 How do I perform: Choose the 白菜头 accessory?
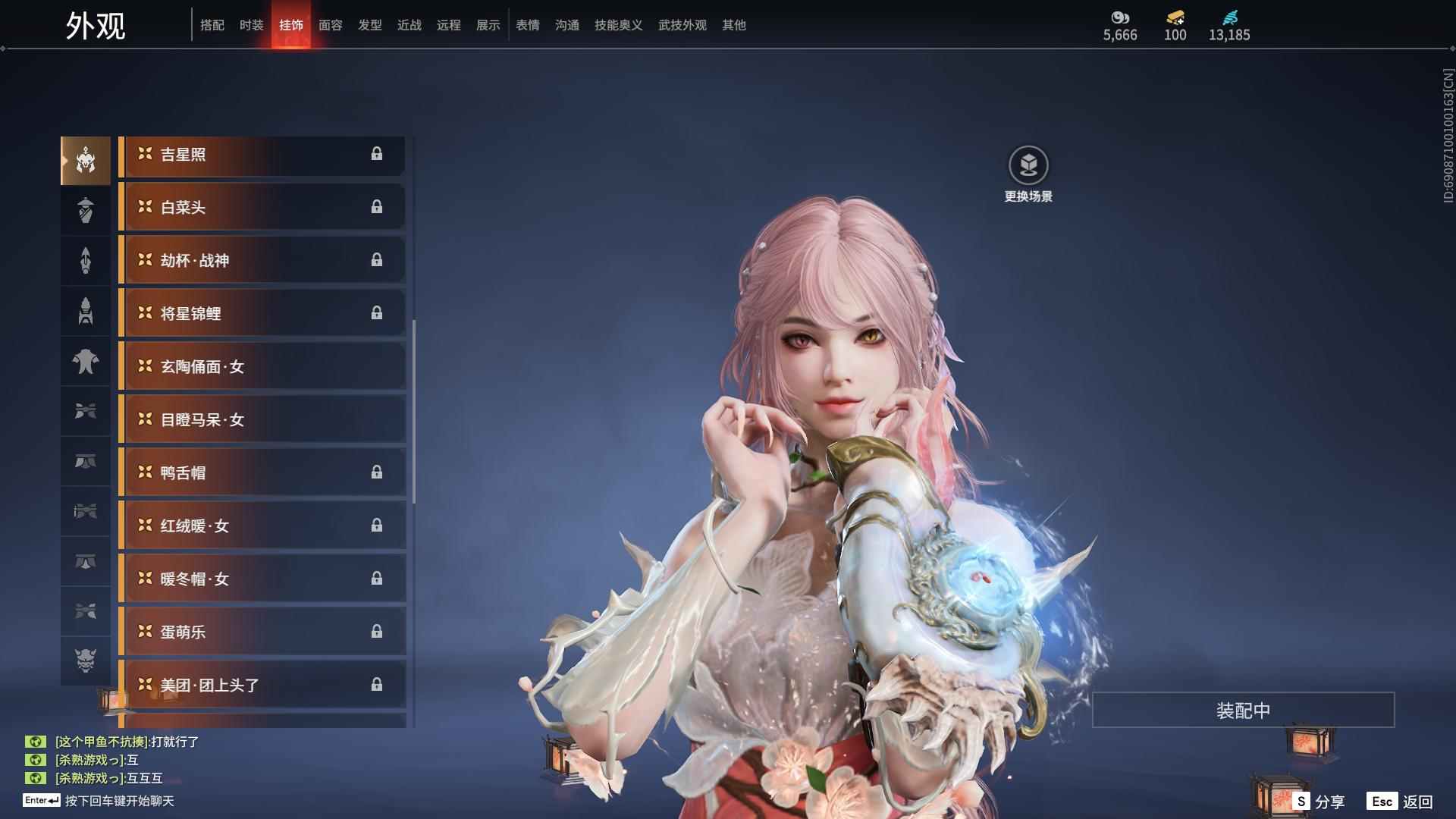pos(262,208)
